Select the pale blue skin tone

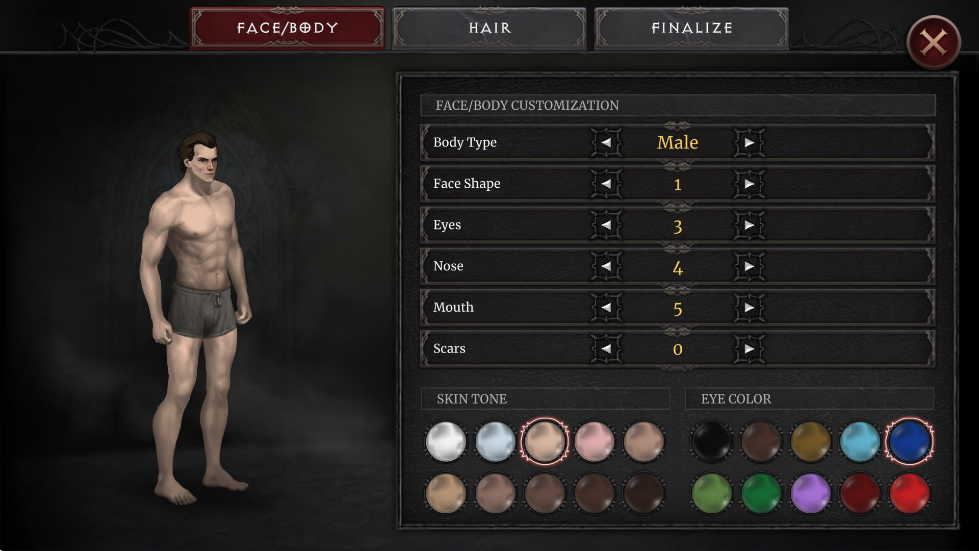pos(495,442)
